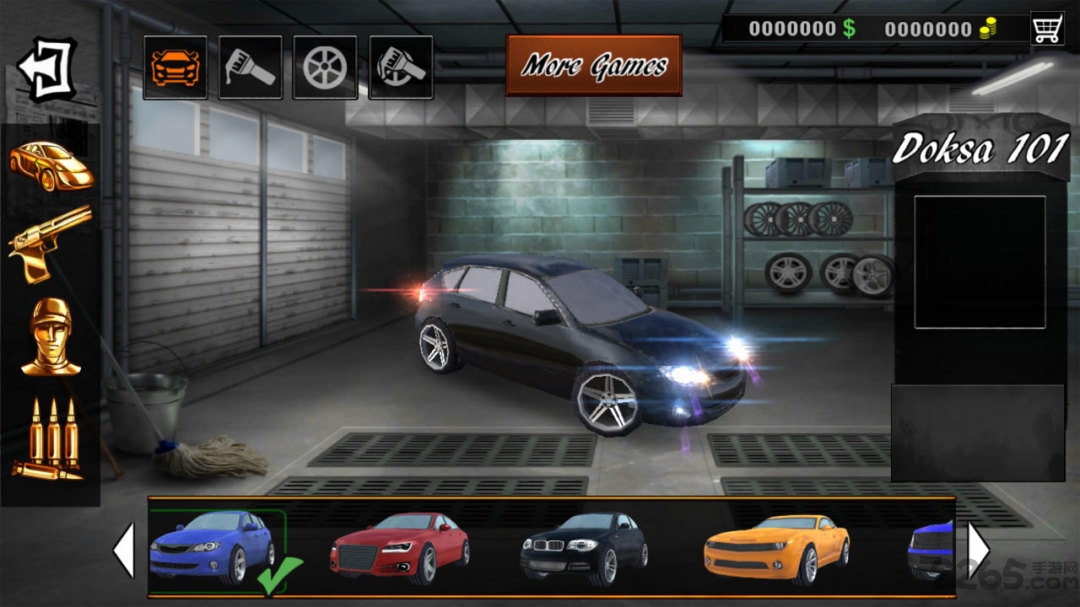Image resolution: width=1080 pixels, height=607 pixels.
Task: Pick the black coupe thumbnail
Action: 584,547
